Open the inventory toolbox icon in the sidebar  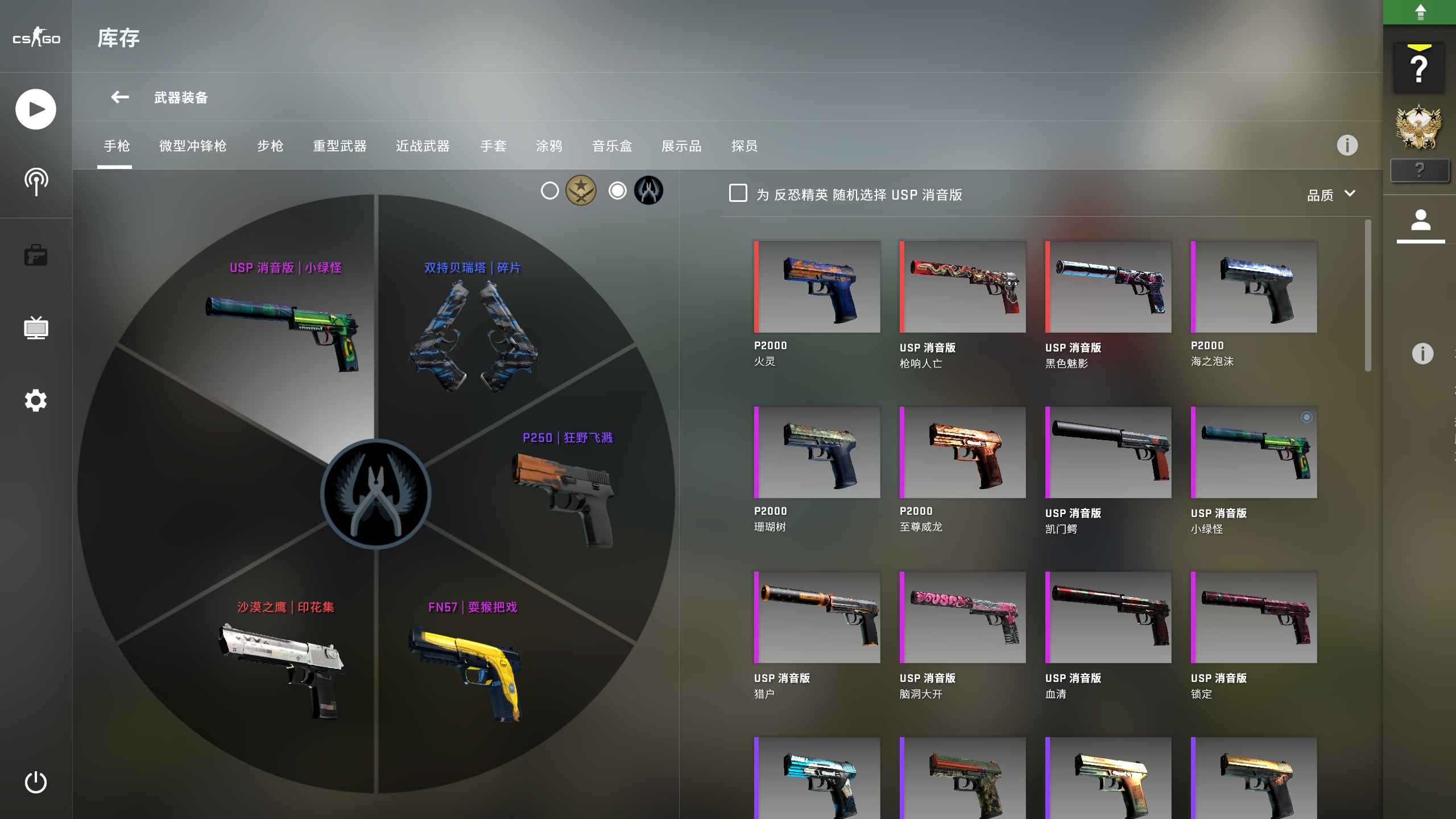point(35,255)
